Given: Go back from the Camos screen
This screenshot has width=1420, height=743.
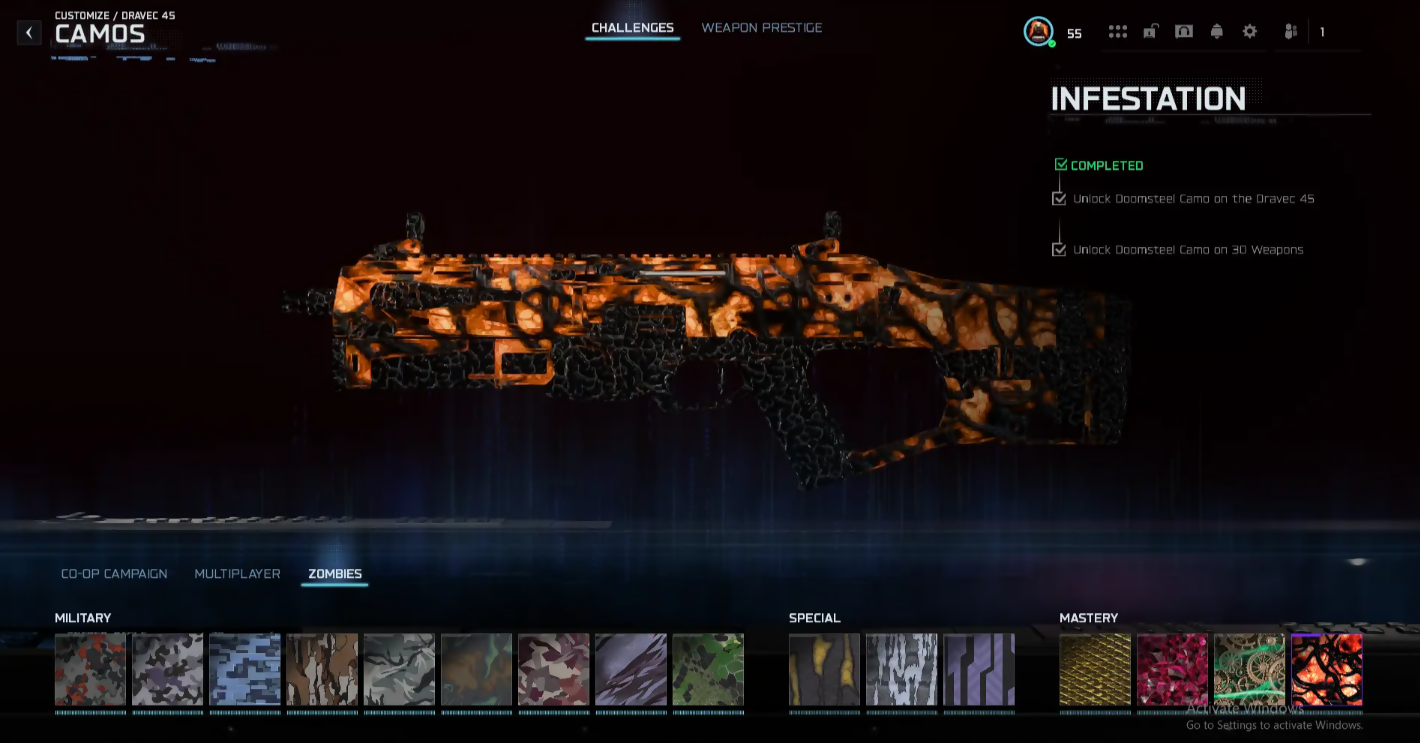Looking at the screenshot, I should (x=29, y=33).
